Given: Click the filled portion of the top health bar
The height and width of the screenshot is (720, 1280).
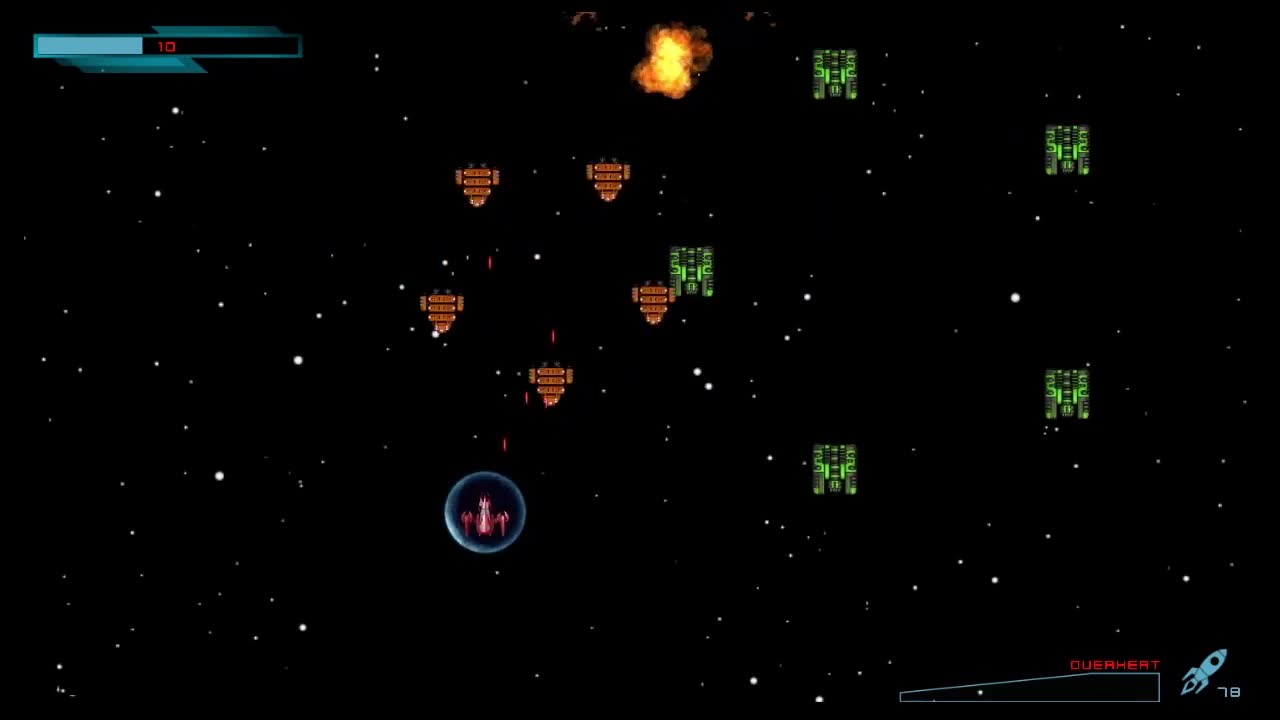Looking at the screenshot, I should point(88,46).
